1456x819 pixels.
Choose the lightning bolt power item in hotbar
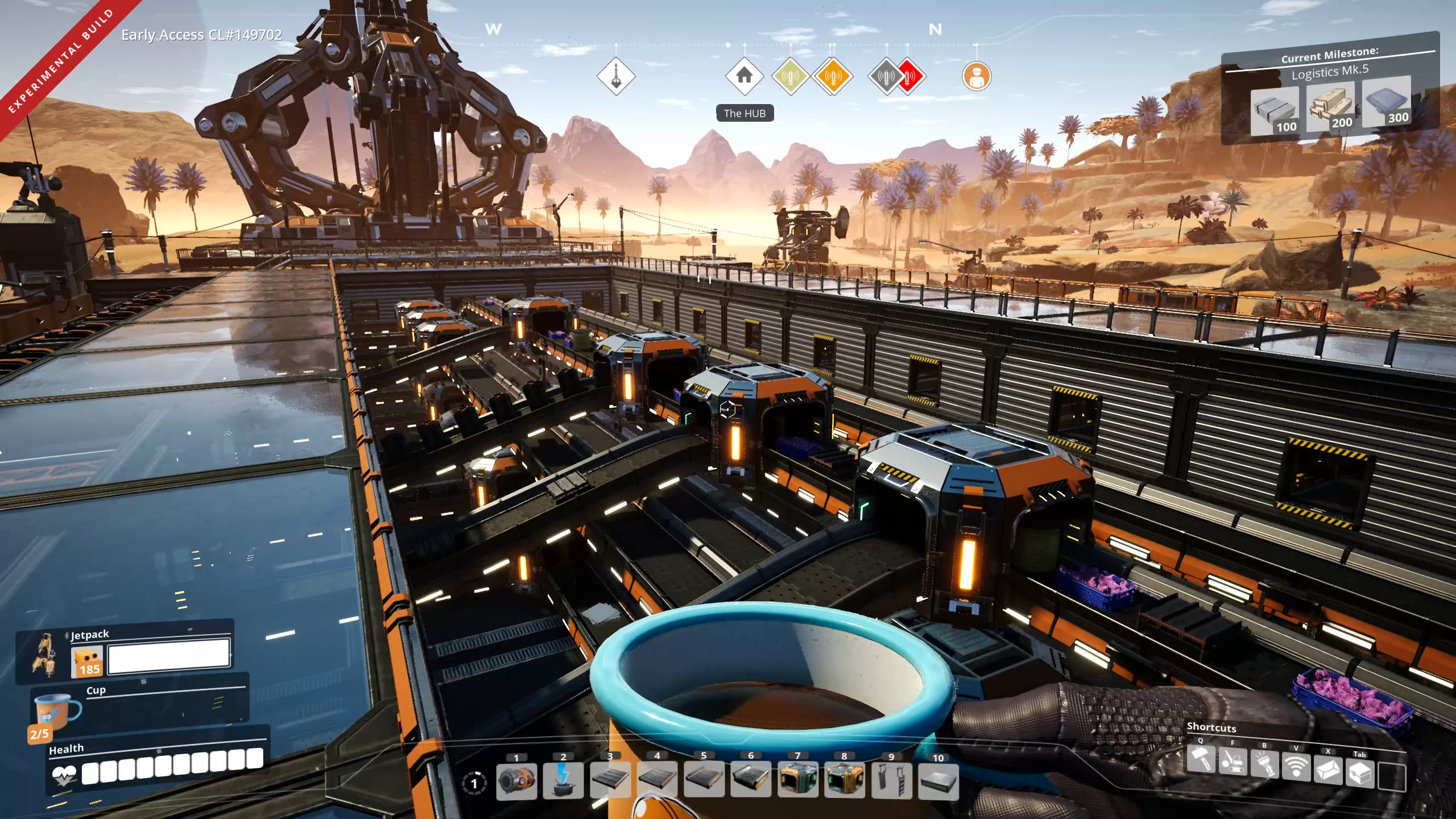point(563,781)
